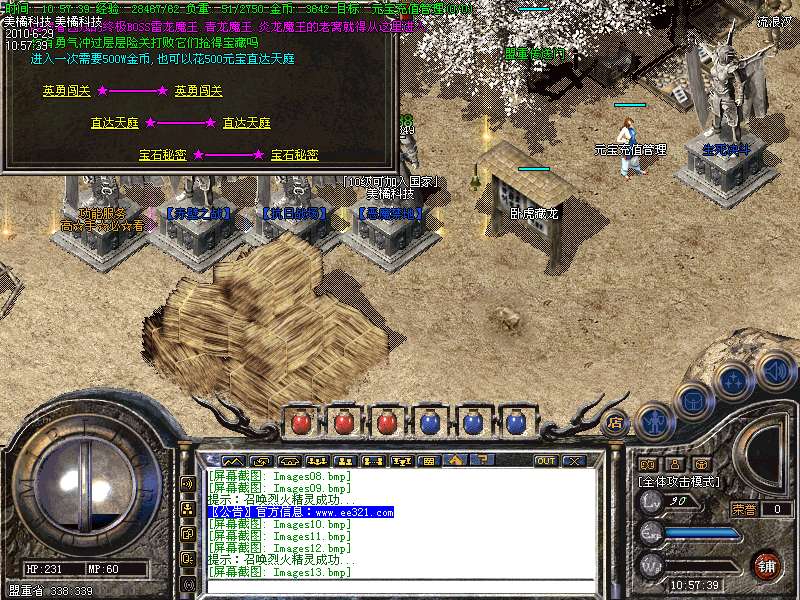Open the 荣誉 honor label
The height and width of the screenshot is (600, 800).
pos(744,509)
